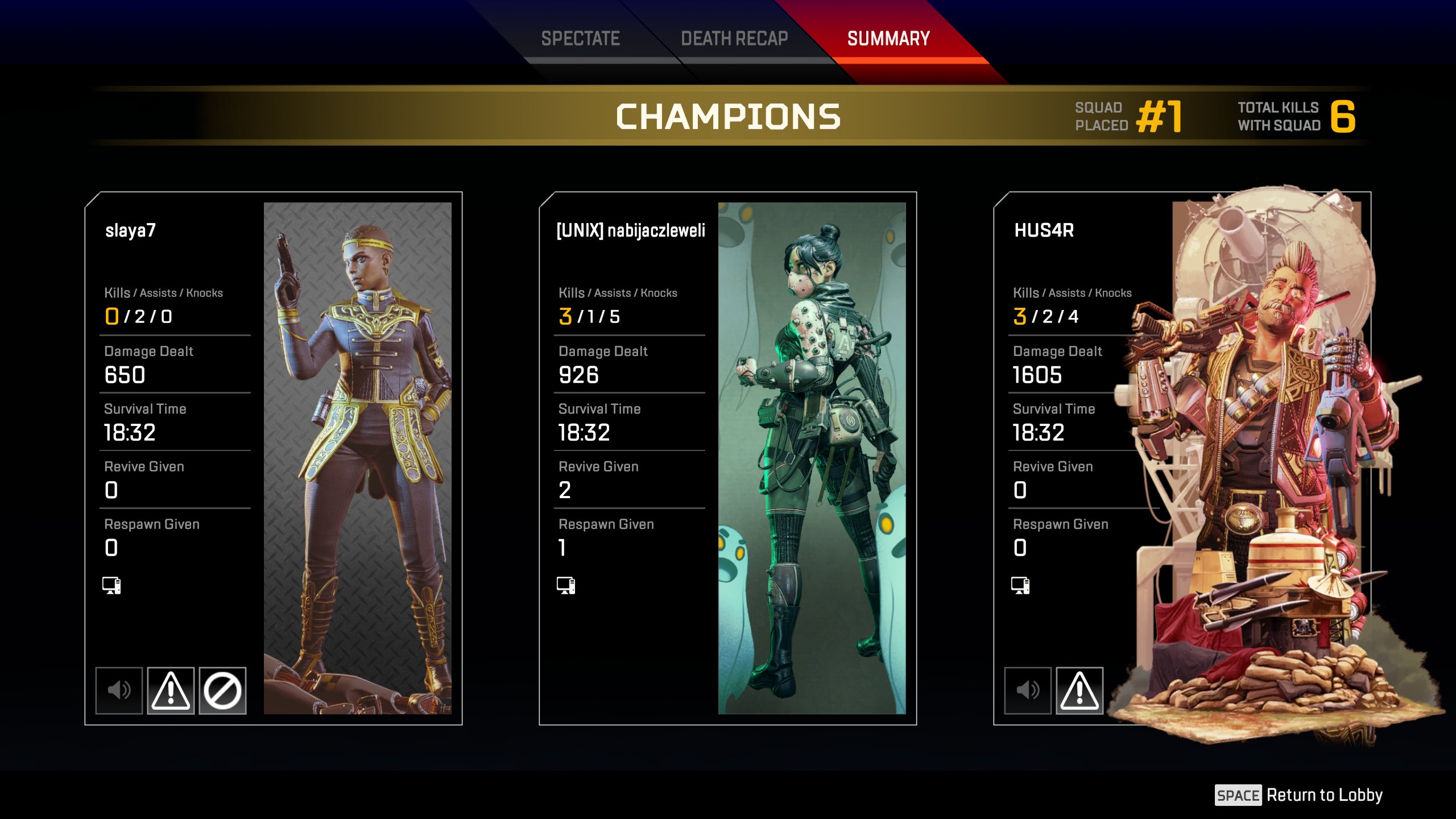The width and height of the screenshot is (1456, 819).
Task: Block slaya7 with the circle-slash button
Action: coord(222,690)
